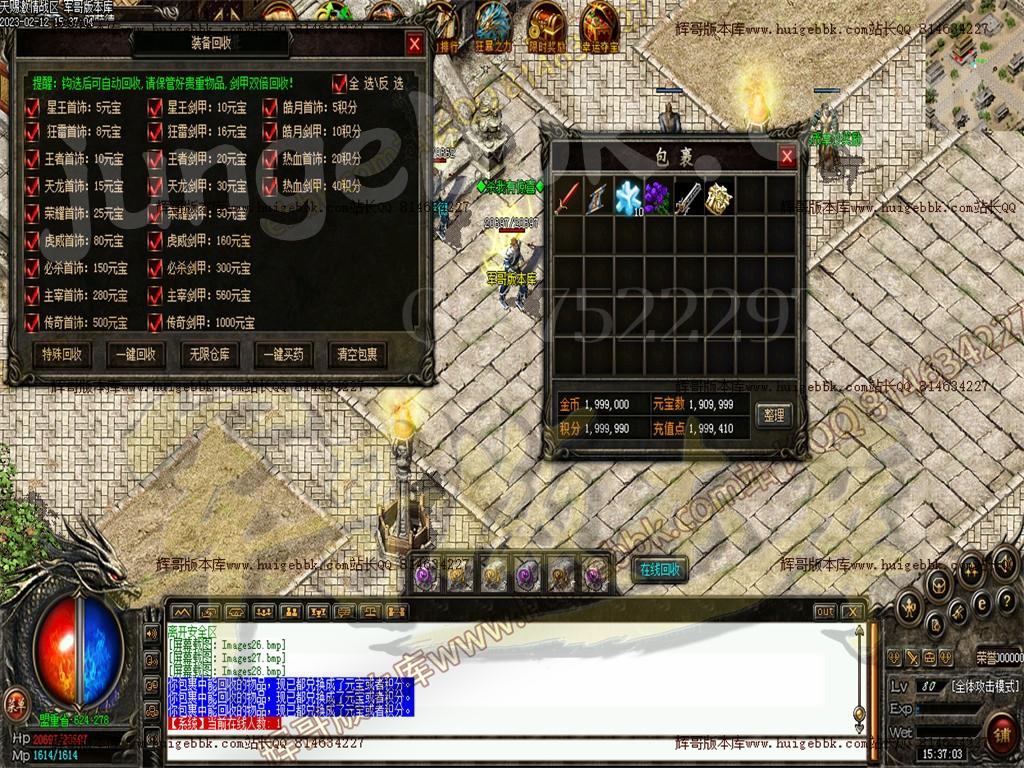Uncheck the 星王首饰 5元宝 option

31,107
